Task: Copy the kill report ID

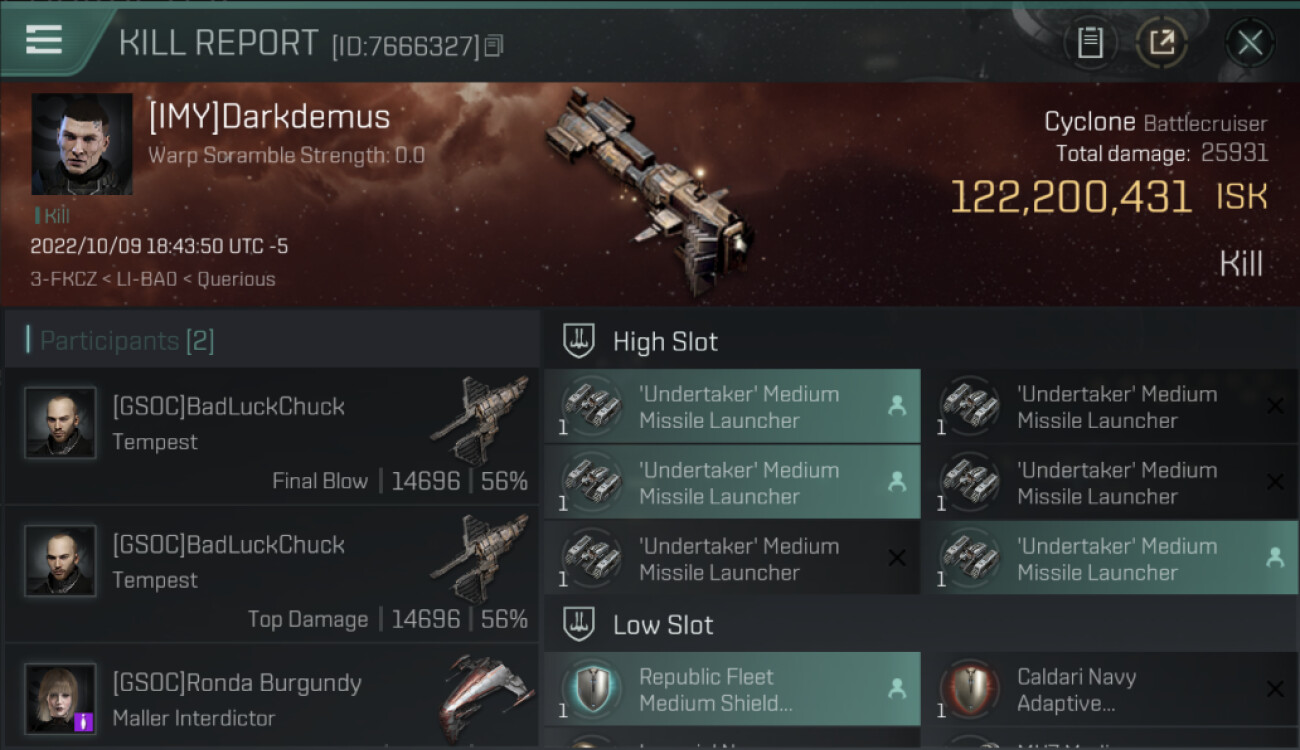Action: click(494, 46)
